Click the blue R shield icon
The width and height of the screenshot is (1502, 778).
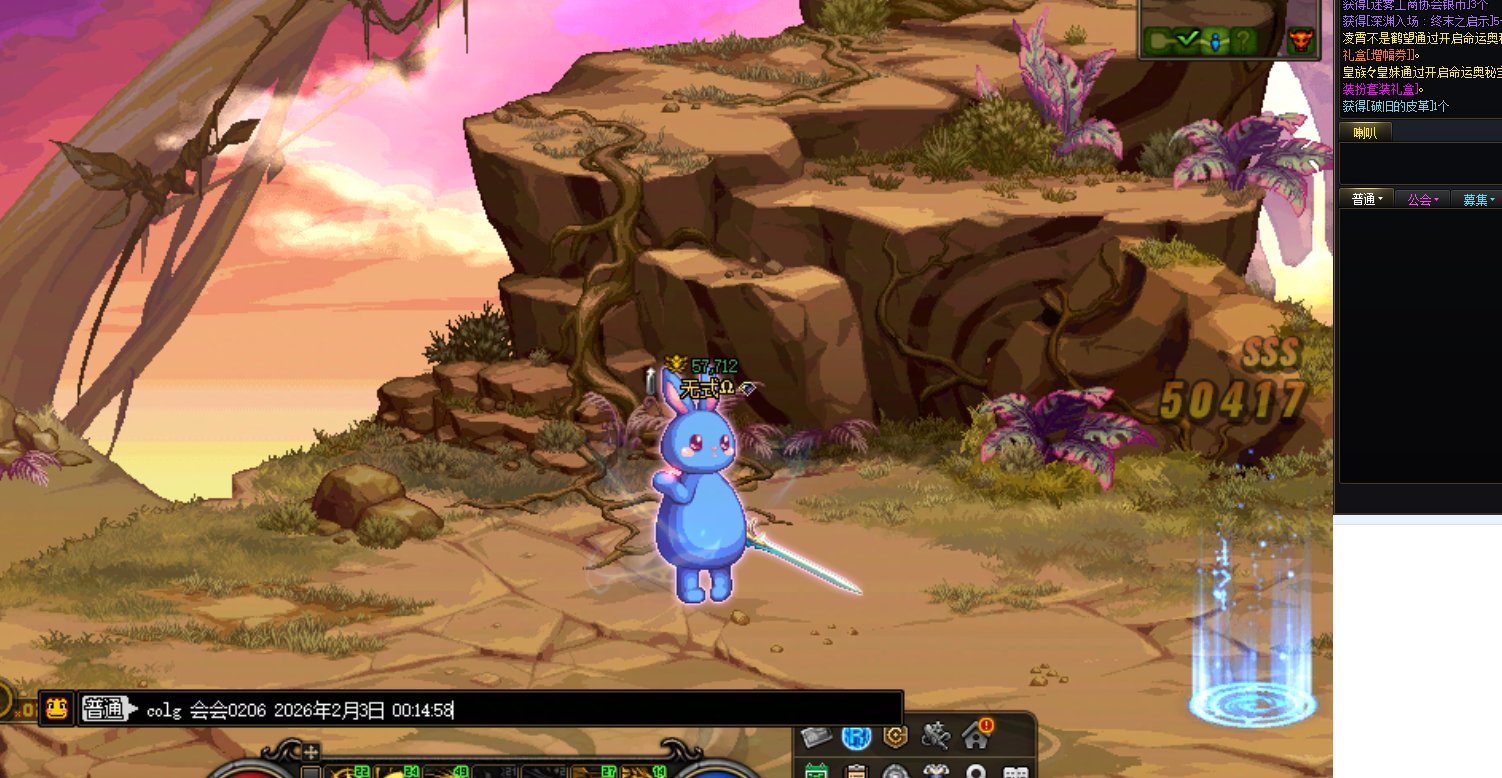[x=856, y=737]
